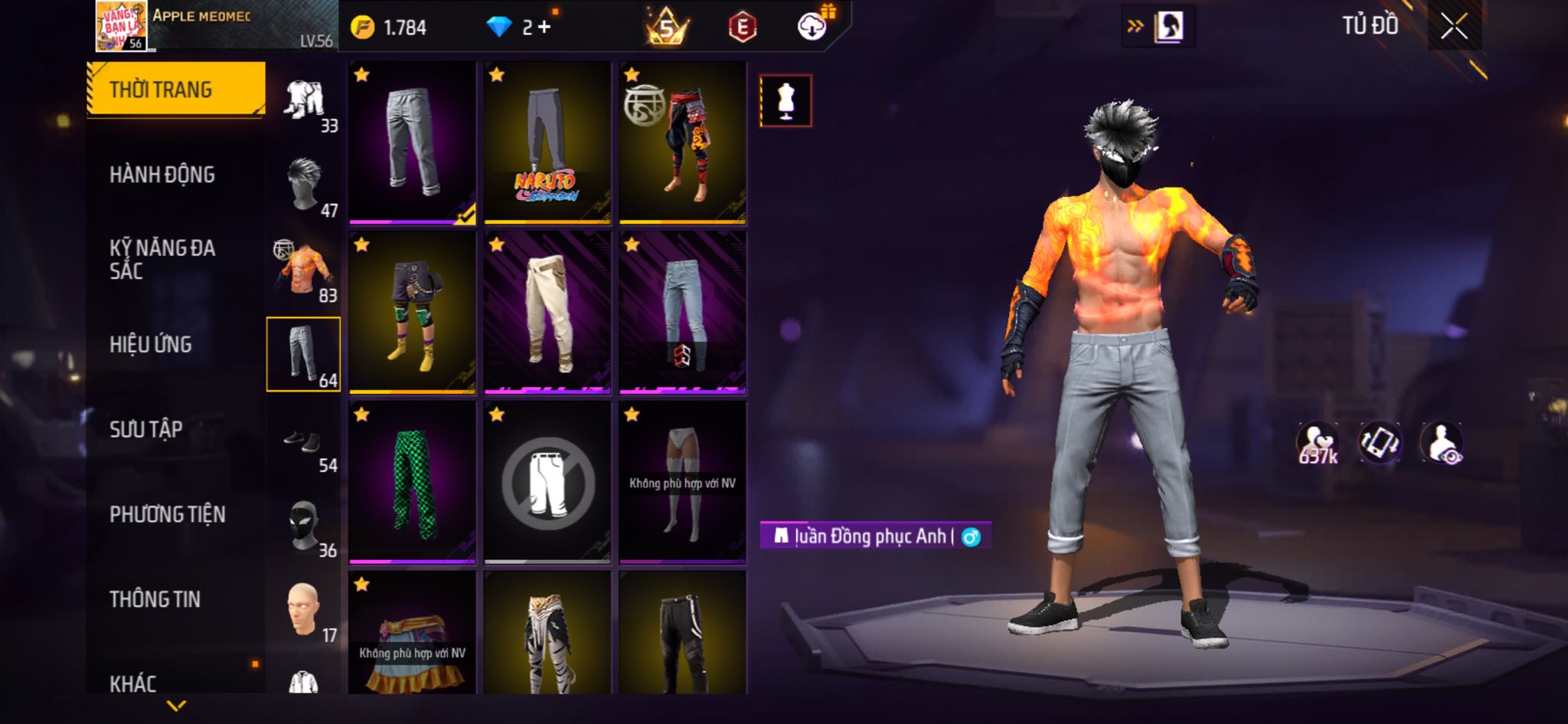Go to the Hiệu Ứng tab

(151, 345)
